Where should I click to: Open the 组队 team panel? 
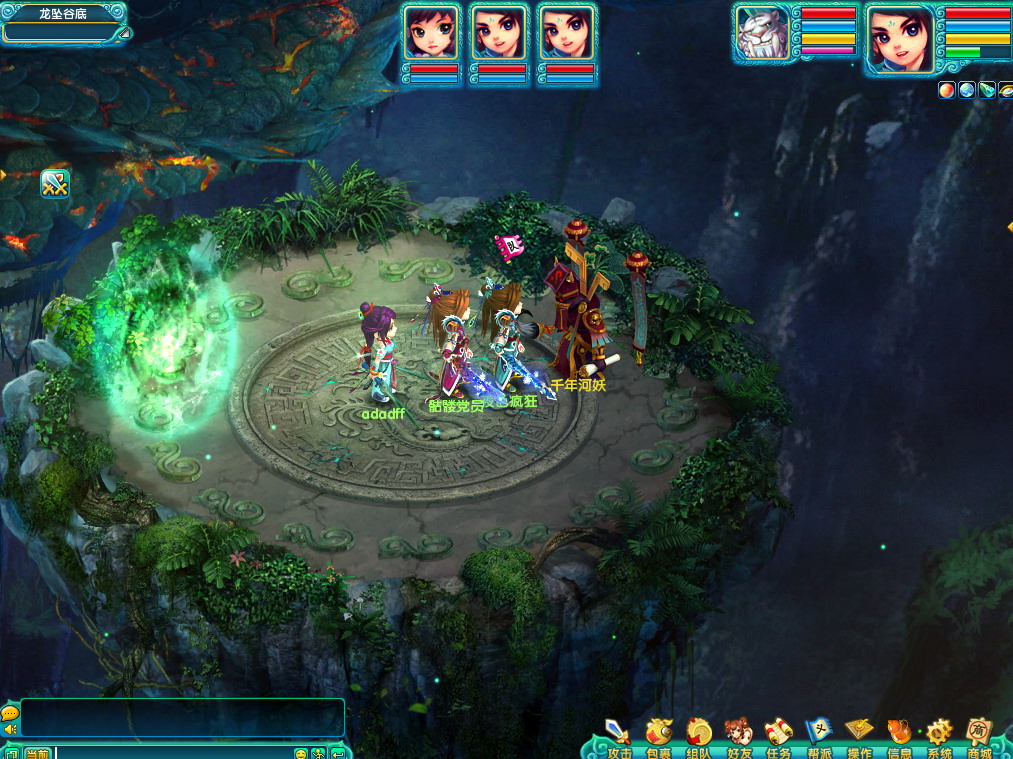pyautogui.click(x=699, y=736)
